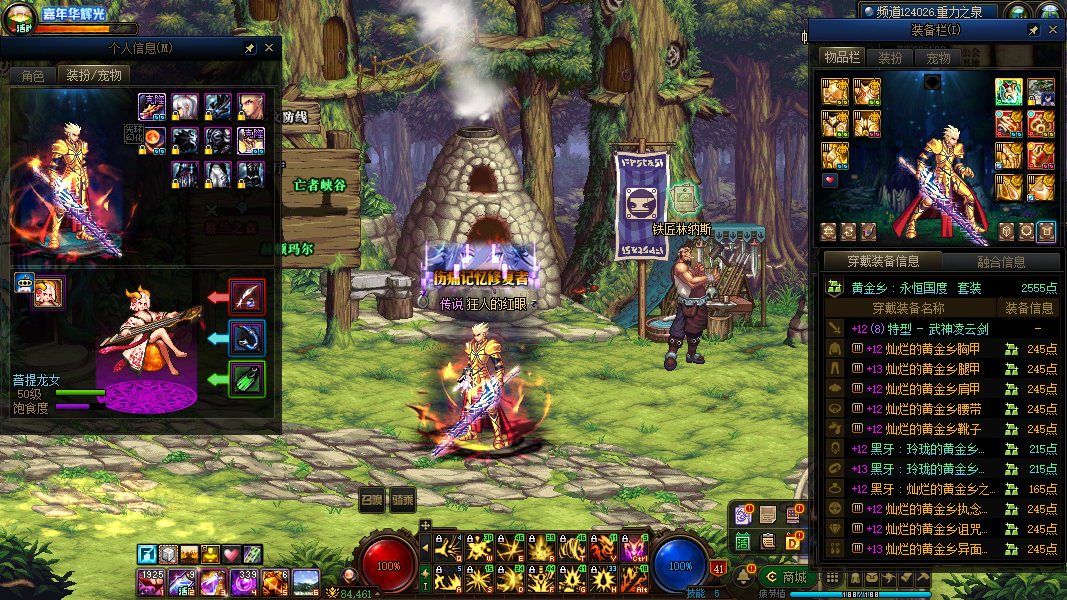Show the 融合信息 fusion info tab

click(x=1000, y=262)
